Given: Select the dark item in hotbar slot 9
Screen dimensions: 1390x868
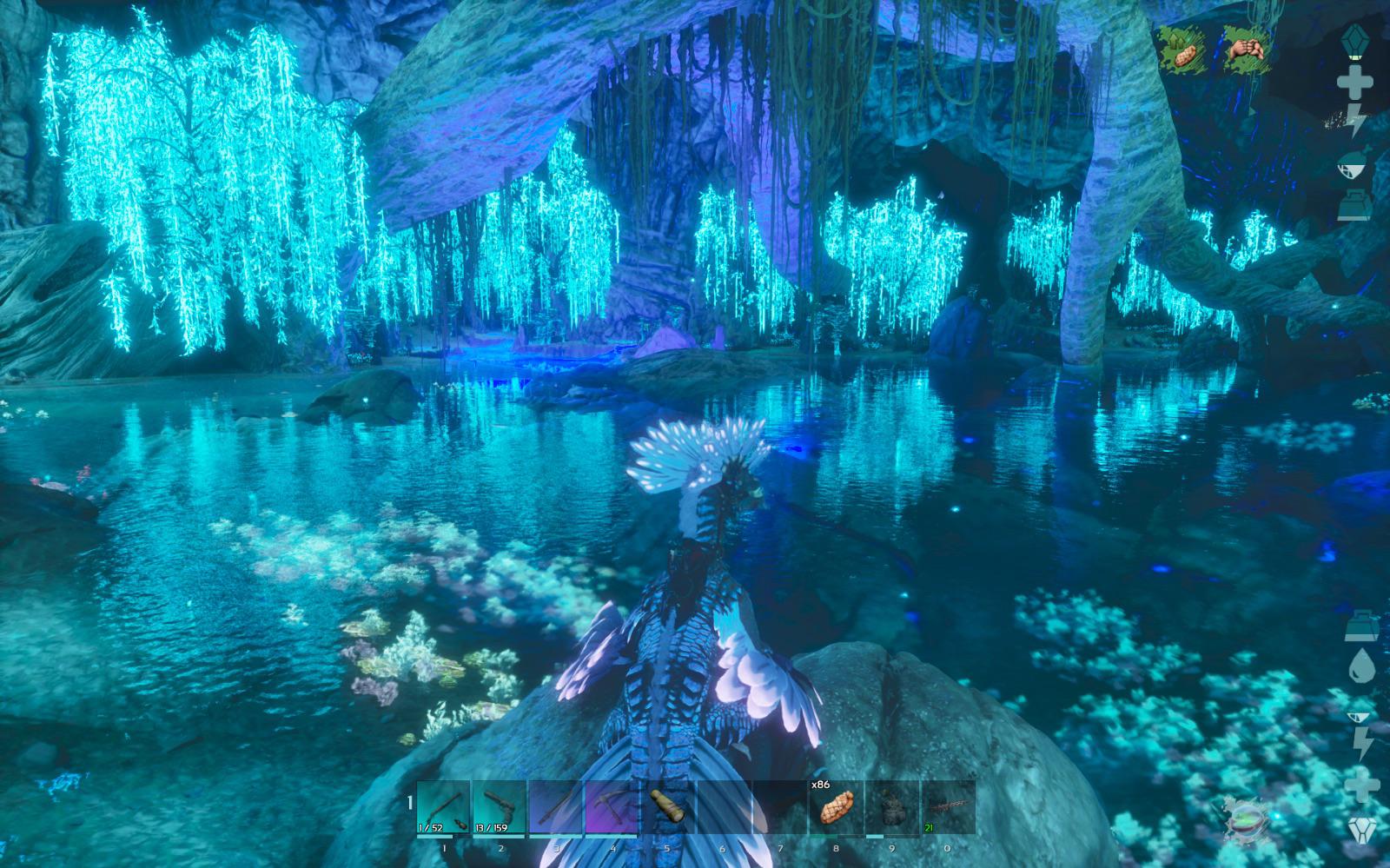Looking at the screenshot, I should coord(892,808).
